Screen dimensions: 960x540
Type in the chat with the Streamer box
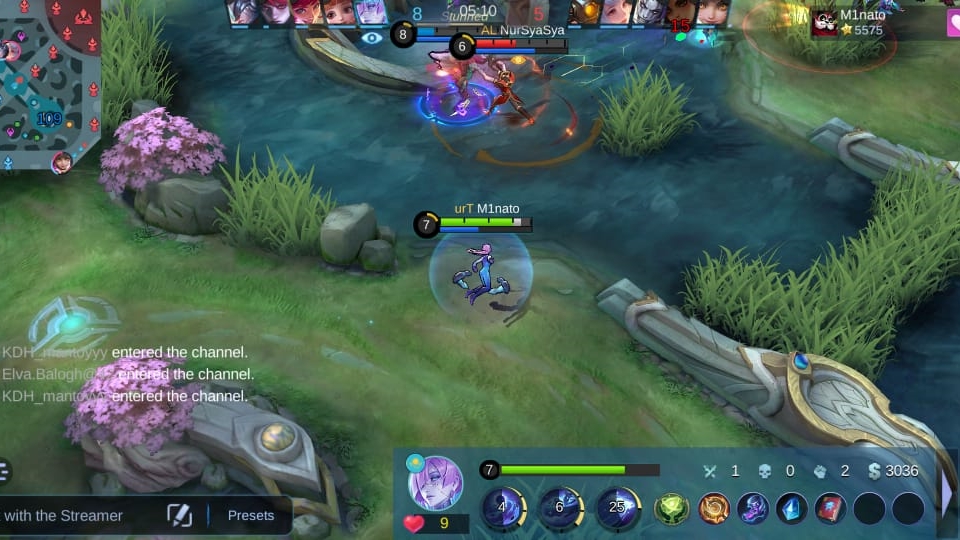pos(70,516)
